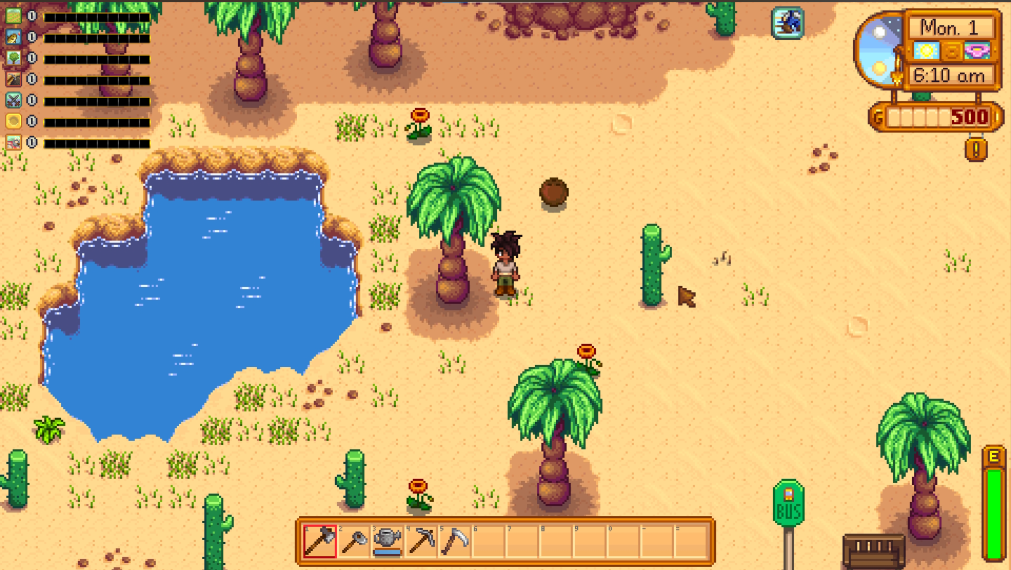Click the mining skill icon
This screenshot has width=1011, height=570.
13,79
